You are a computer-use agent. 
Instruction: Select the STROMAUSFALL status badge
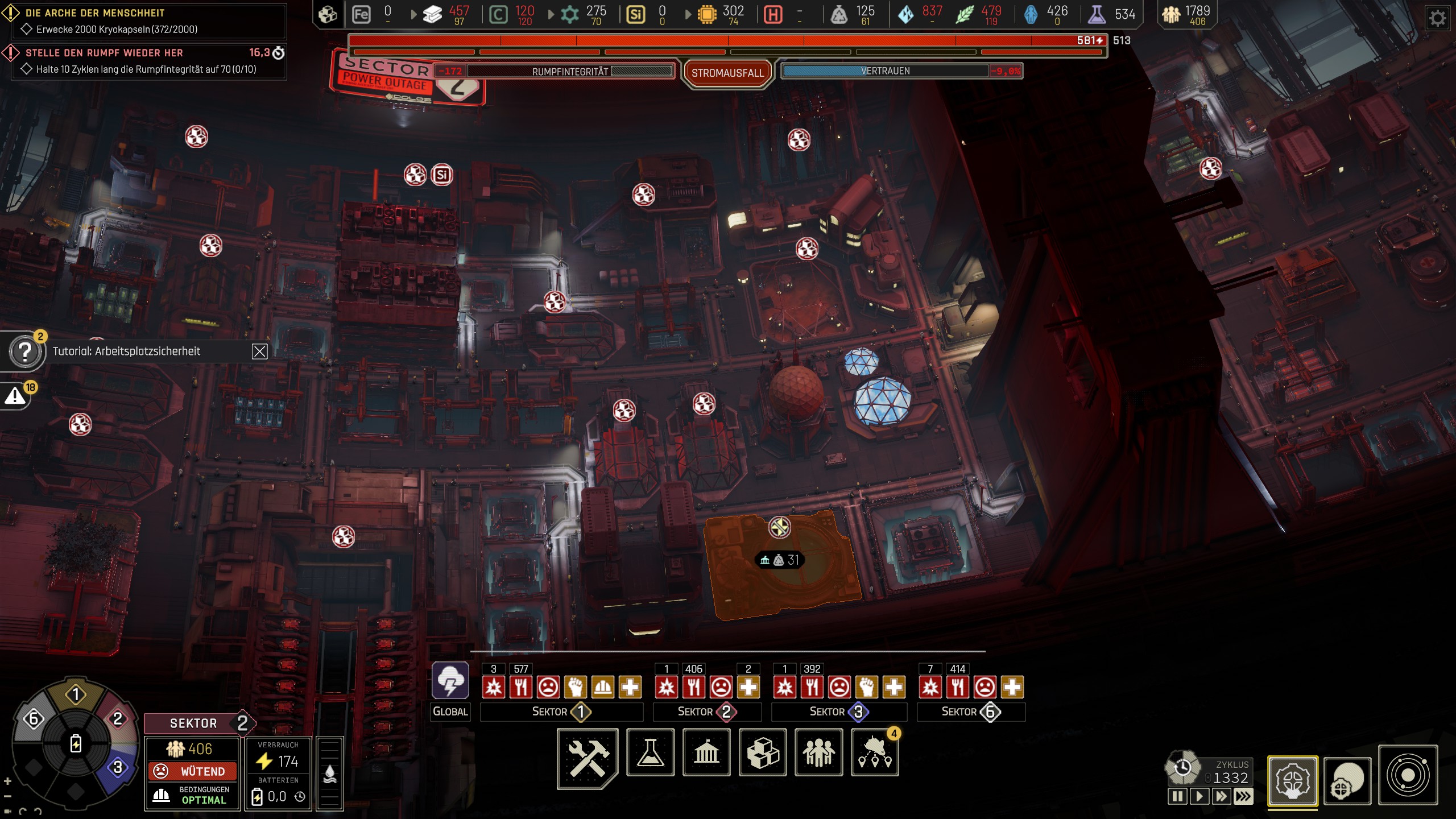point(727,73)
